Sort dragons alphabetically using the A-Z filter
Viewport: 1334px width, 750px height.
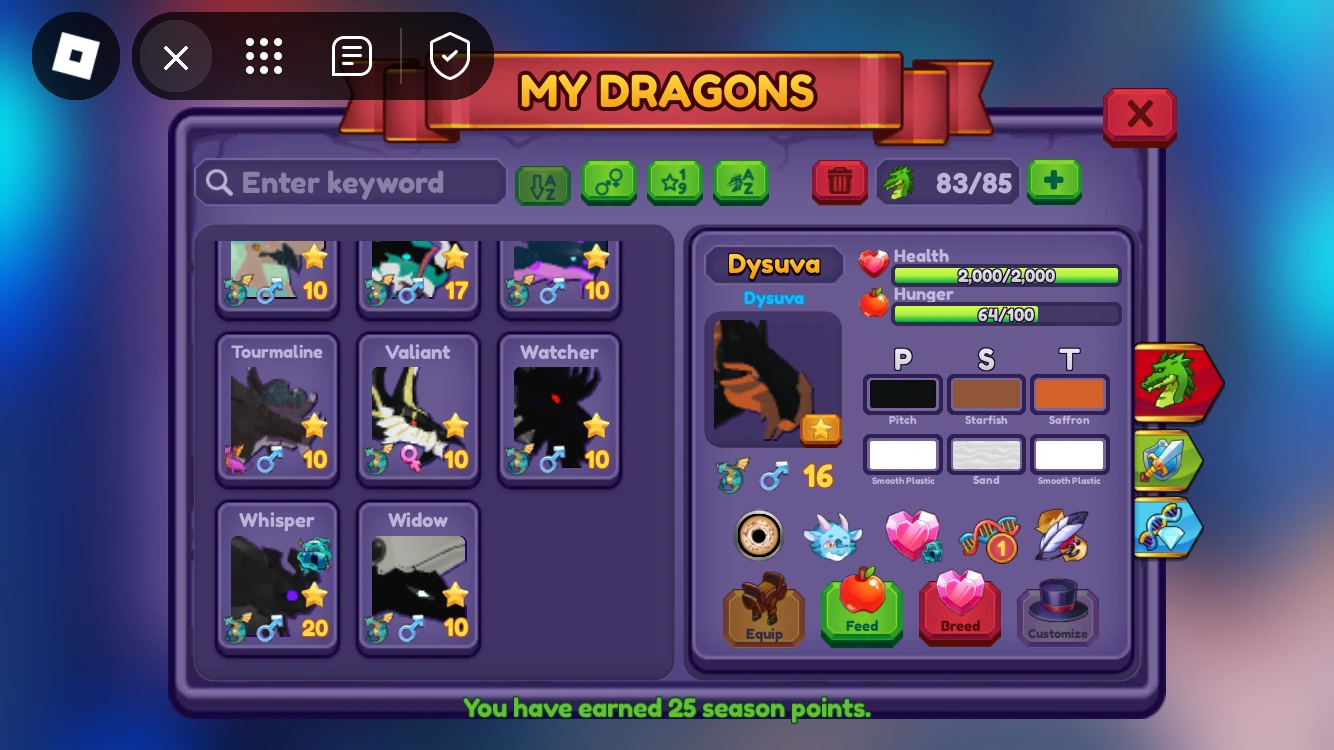(542, 183)
